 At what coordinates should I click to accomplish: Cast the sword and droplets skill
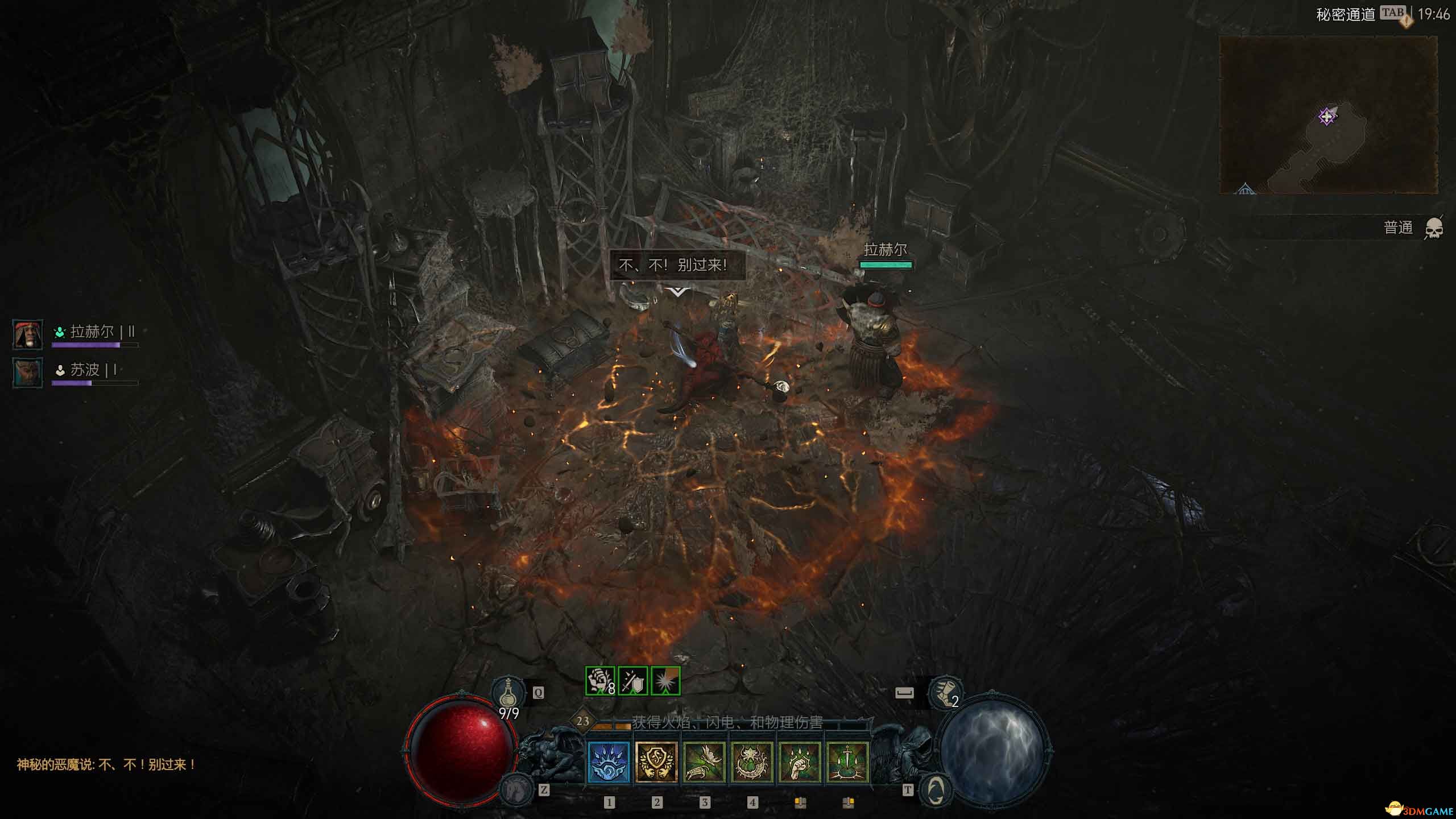pos(847,762)
